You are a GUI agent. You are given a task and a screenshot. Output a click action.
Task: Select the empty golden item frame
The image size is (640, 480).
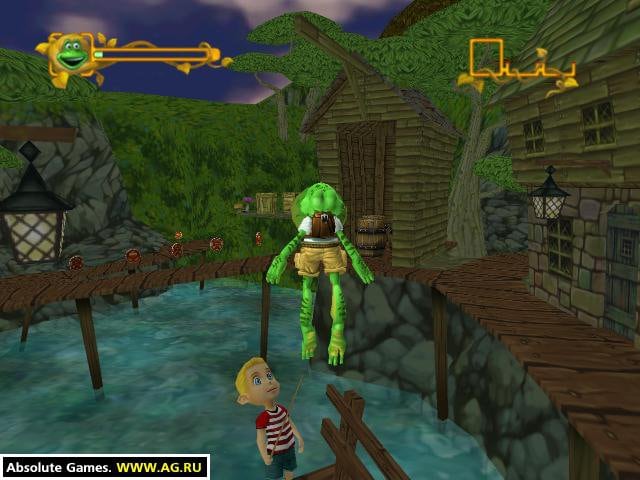pyautogui.click(x=486, y=57)
